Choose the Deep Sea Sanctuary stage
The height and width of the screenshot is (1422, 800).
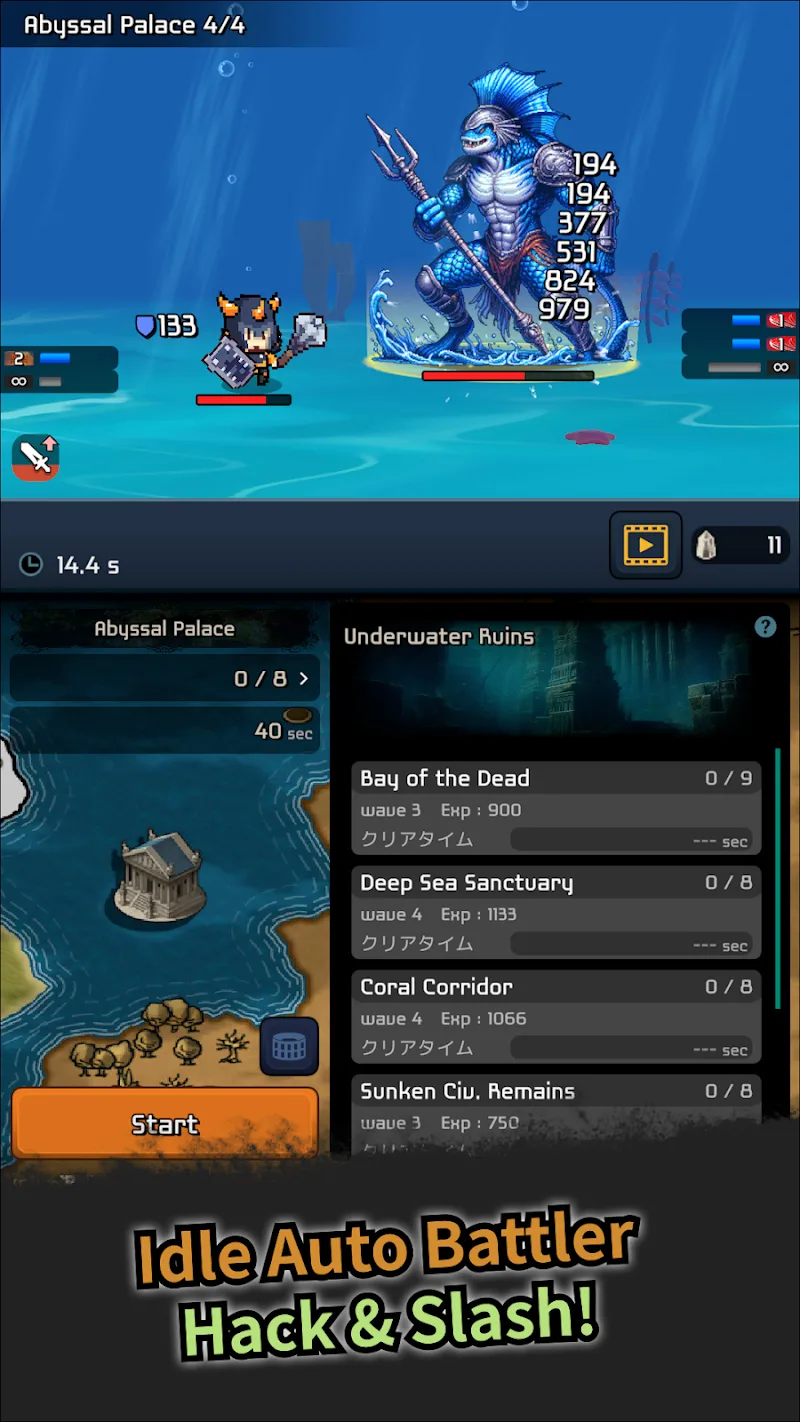(x=556, y=912)
